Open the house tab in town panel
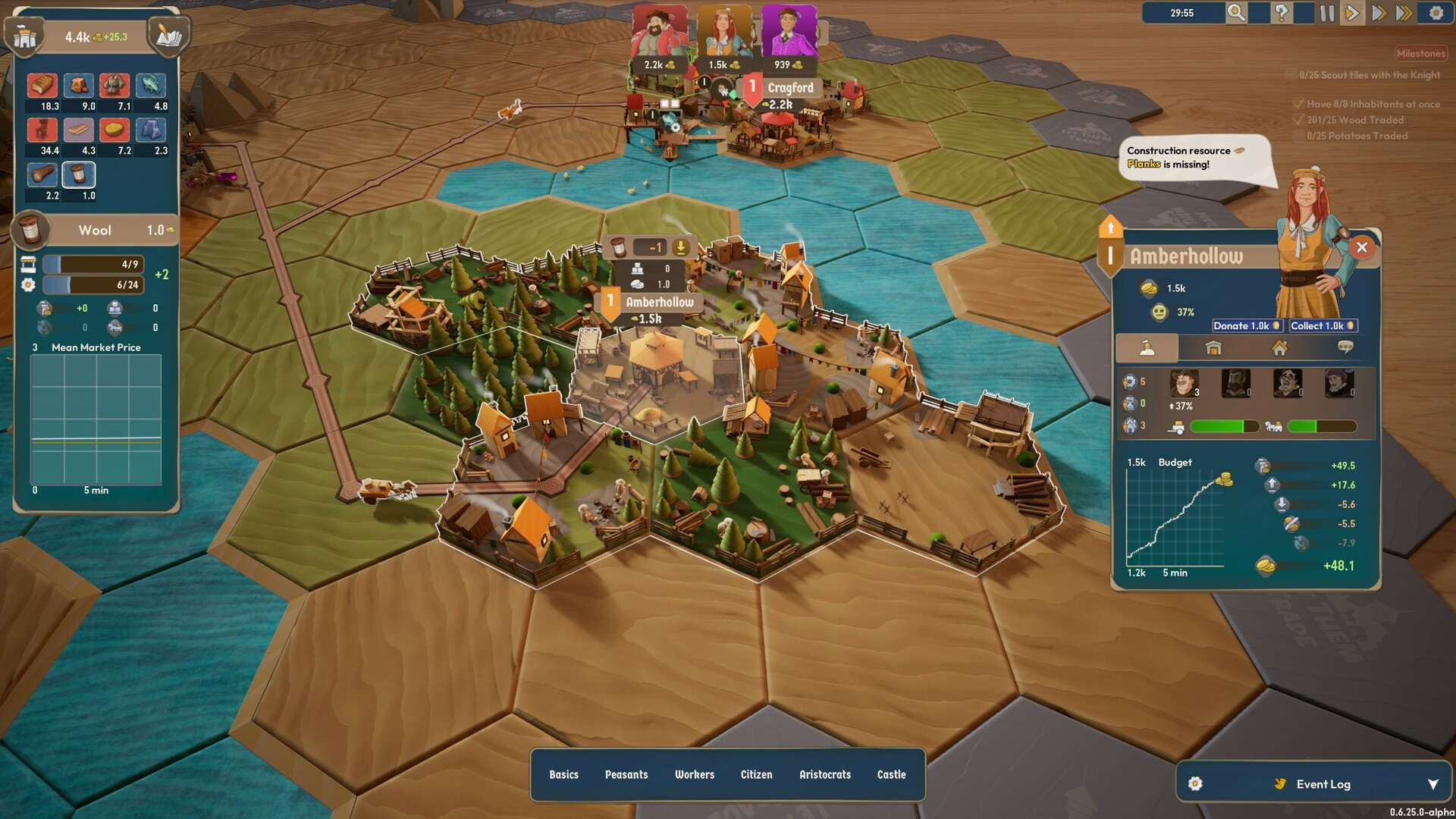 1279,348
